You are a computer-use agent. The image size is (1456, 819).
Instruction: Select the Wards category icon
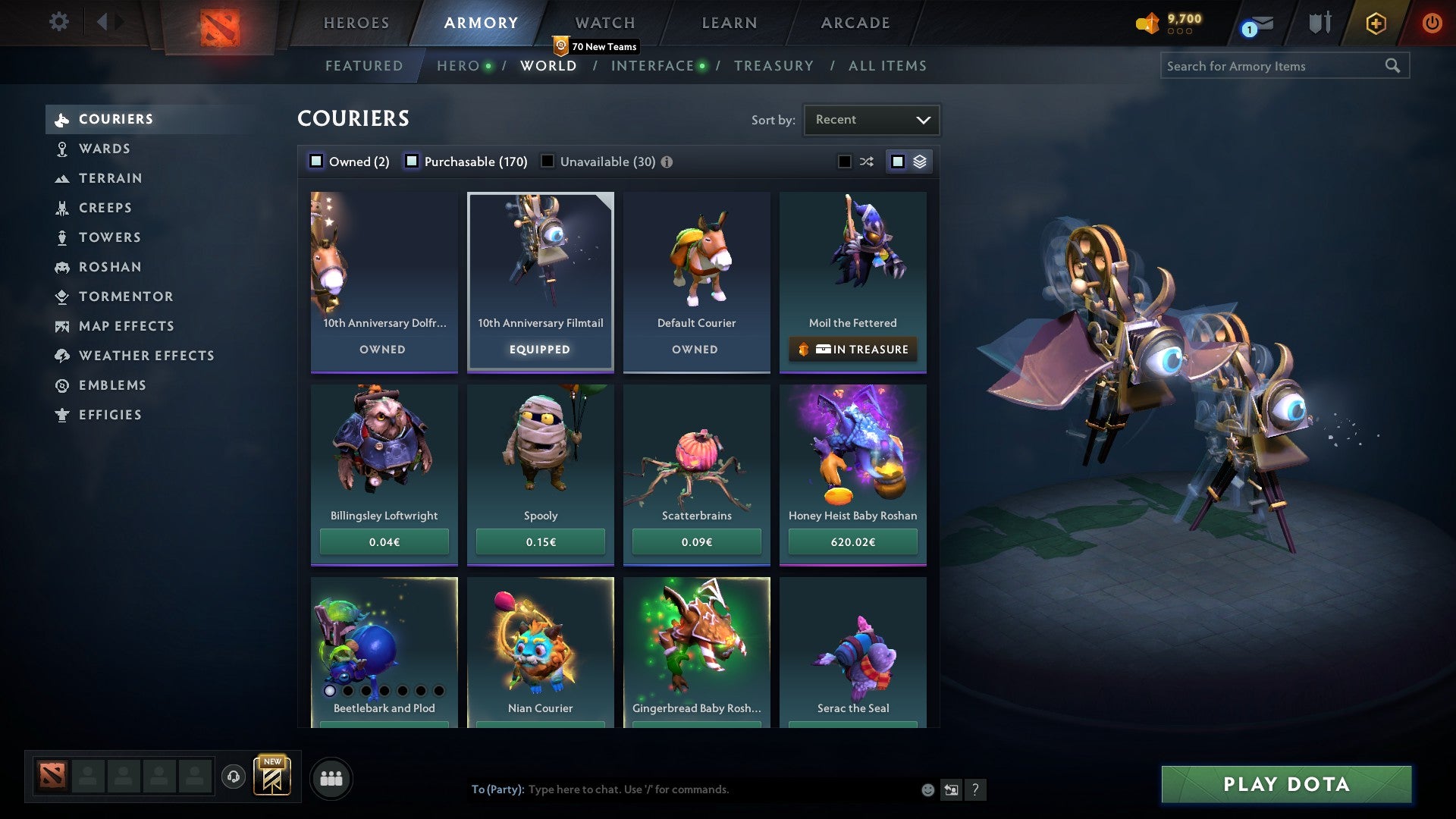[x=62, y=149]
